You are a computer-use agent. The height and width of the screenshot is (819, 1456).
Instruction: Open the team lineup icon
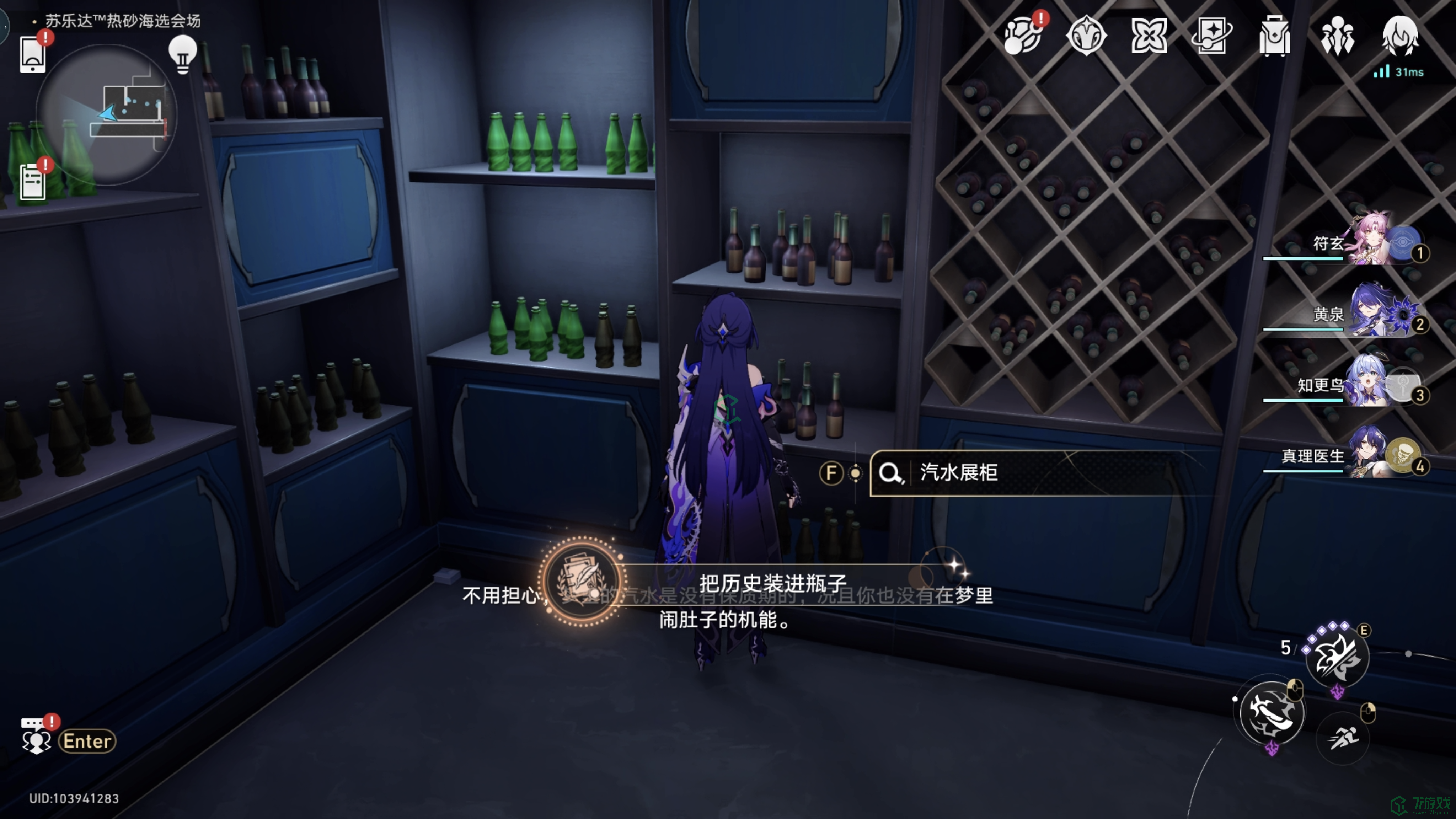(1337, 36)
